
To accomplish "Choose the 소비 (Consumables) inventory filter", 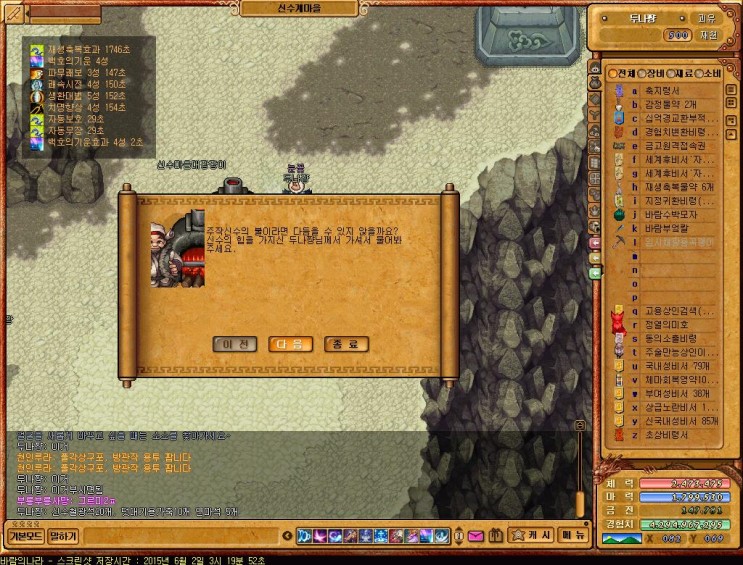I will (709, 74).
